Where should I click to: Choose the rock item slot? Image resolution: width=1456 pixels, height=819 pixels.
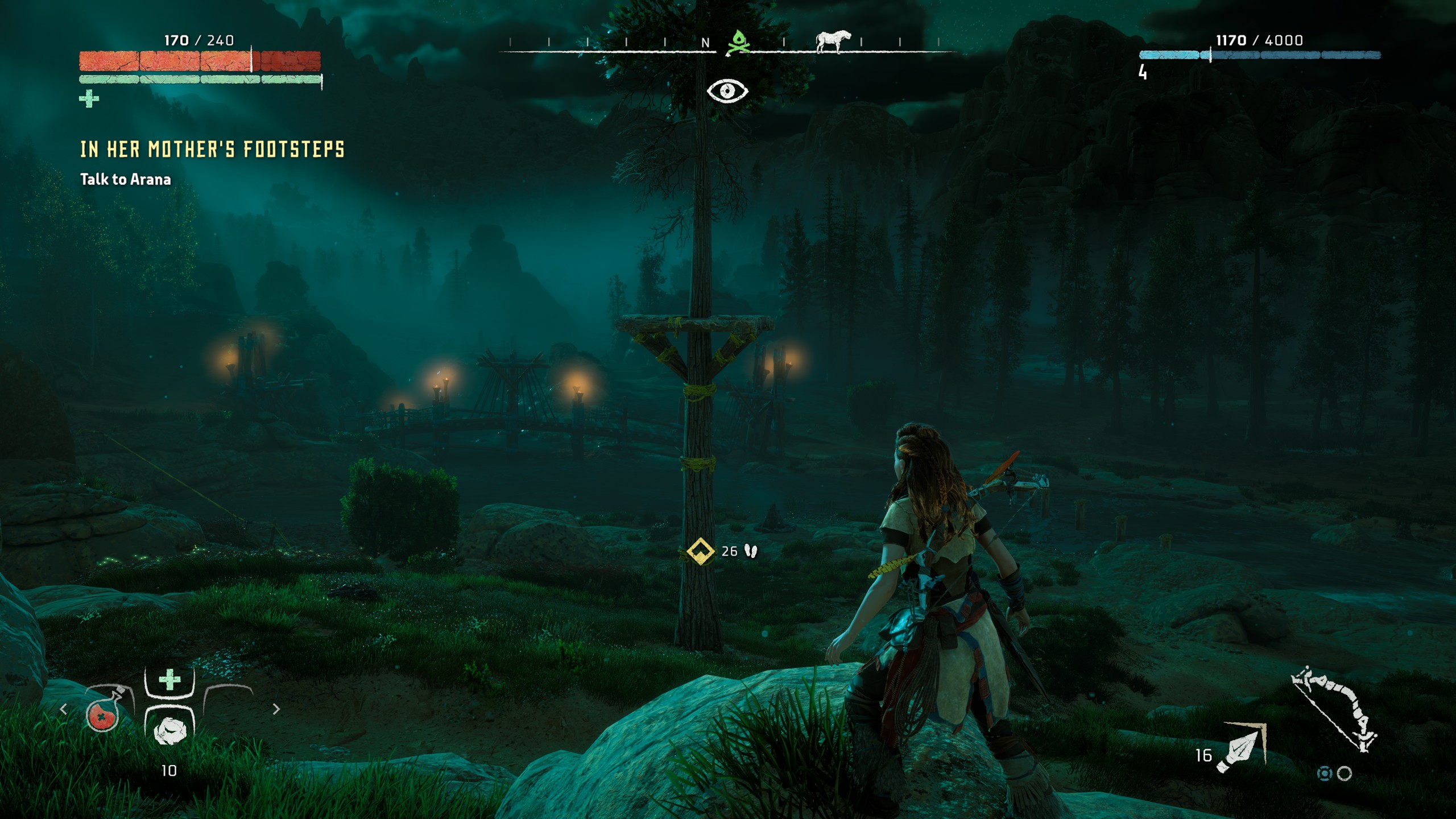pyautogui.click(x=169, y=730)
